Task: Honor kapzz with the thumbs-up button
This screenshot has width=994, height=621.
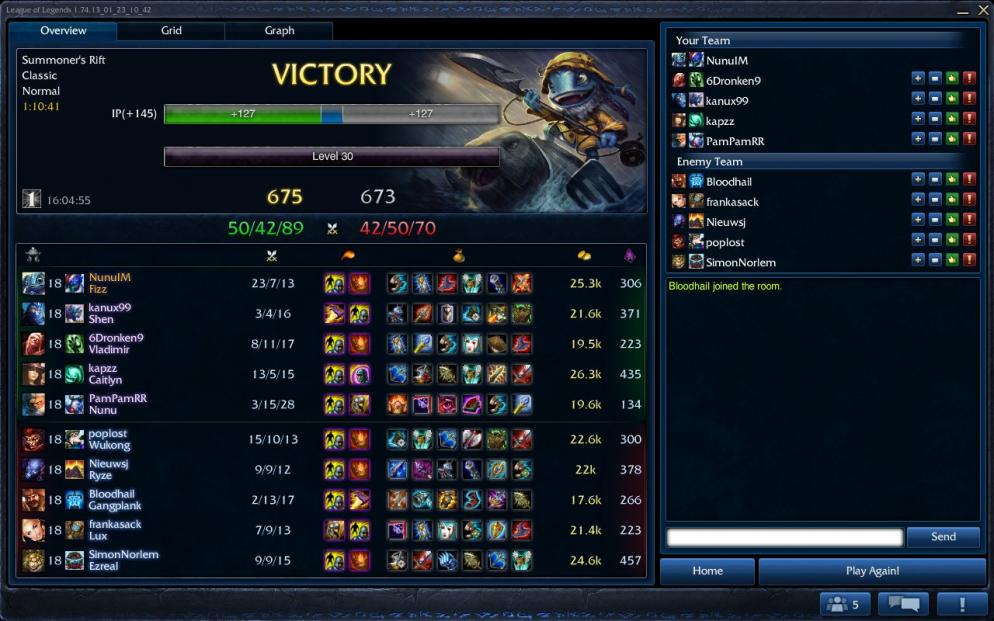Action: [x=952, y=119]
